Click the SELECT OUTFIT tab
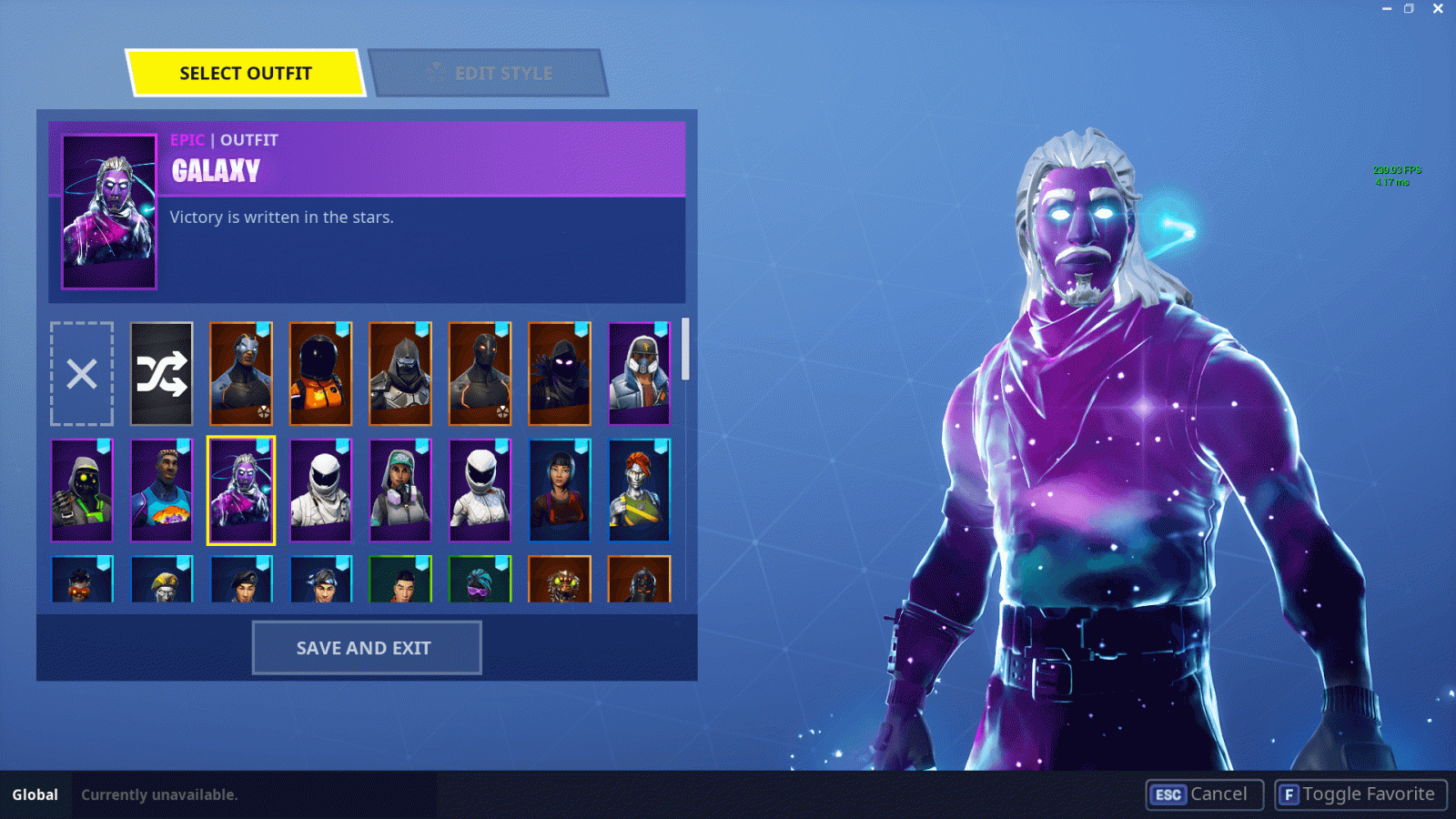 [x=246, y=73]
